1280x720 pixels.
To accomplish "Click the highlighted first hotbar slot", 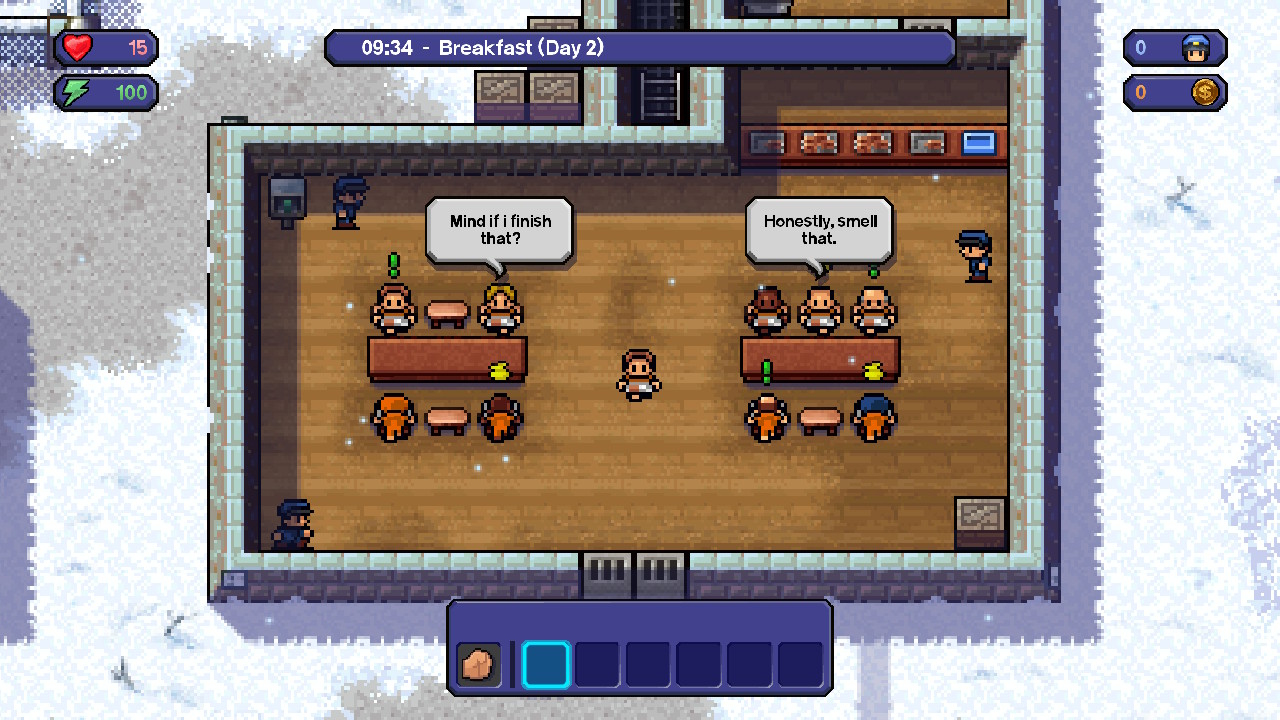I will [x=547, y=663].
